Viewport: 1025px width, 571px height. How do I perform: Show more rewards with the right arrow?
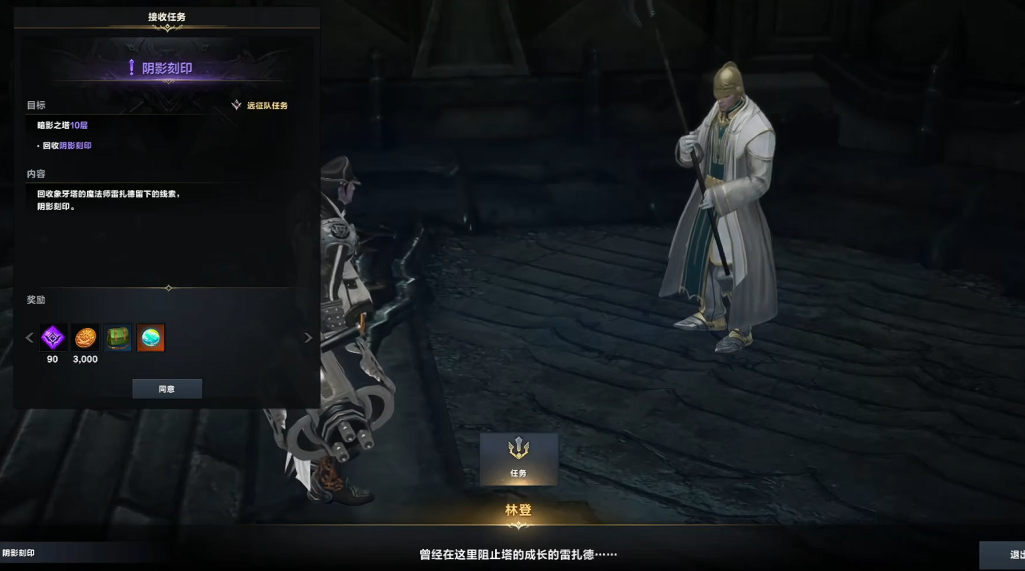click(308, 338)
